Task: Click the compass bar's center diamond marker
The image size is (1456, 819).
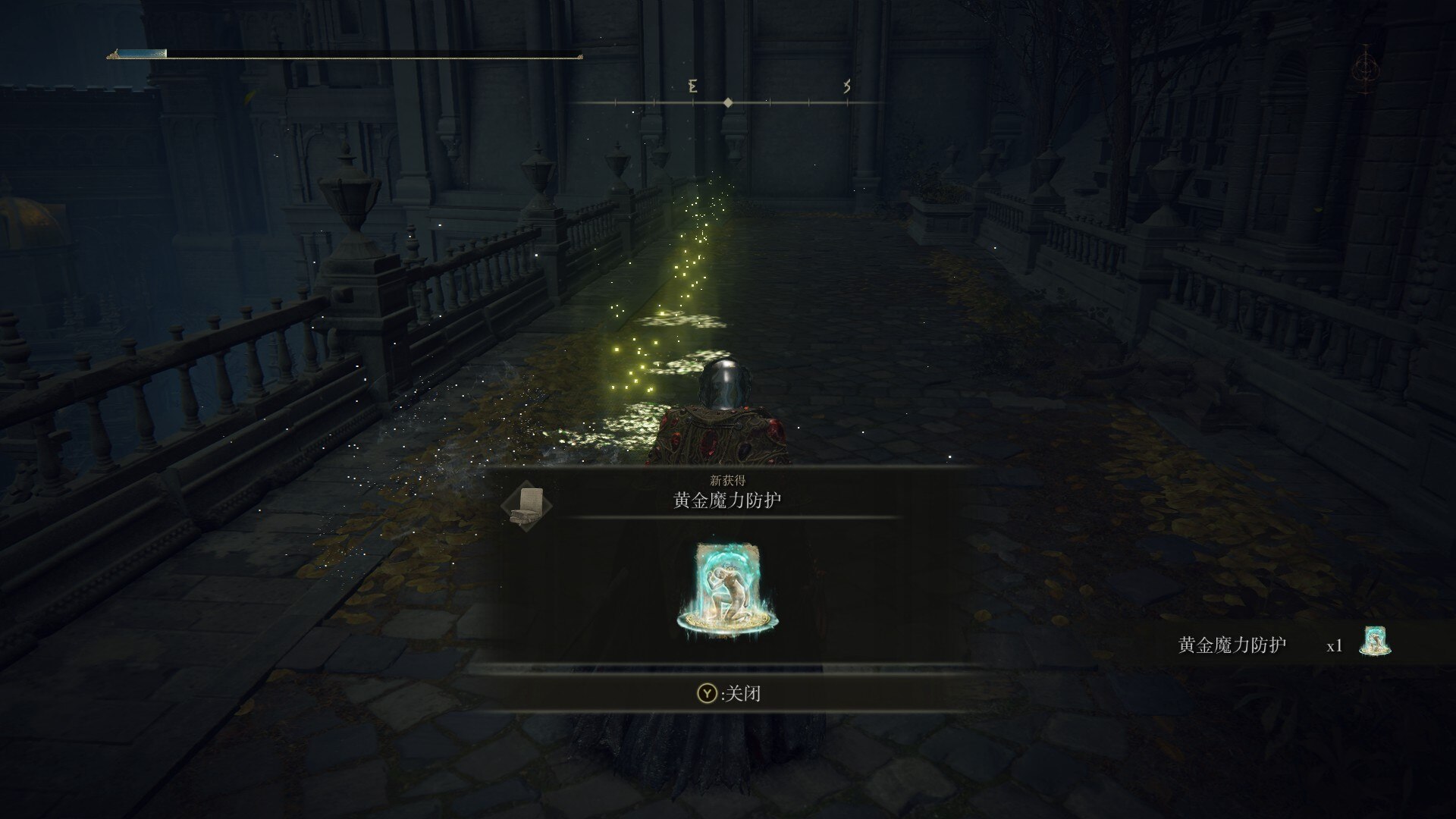Action: coord(728,102)
